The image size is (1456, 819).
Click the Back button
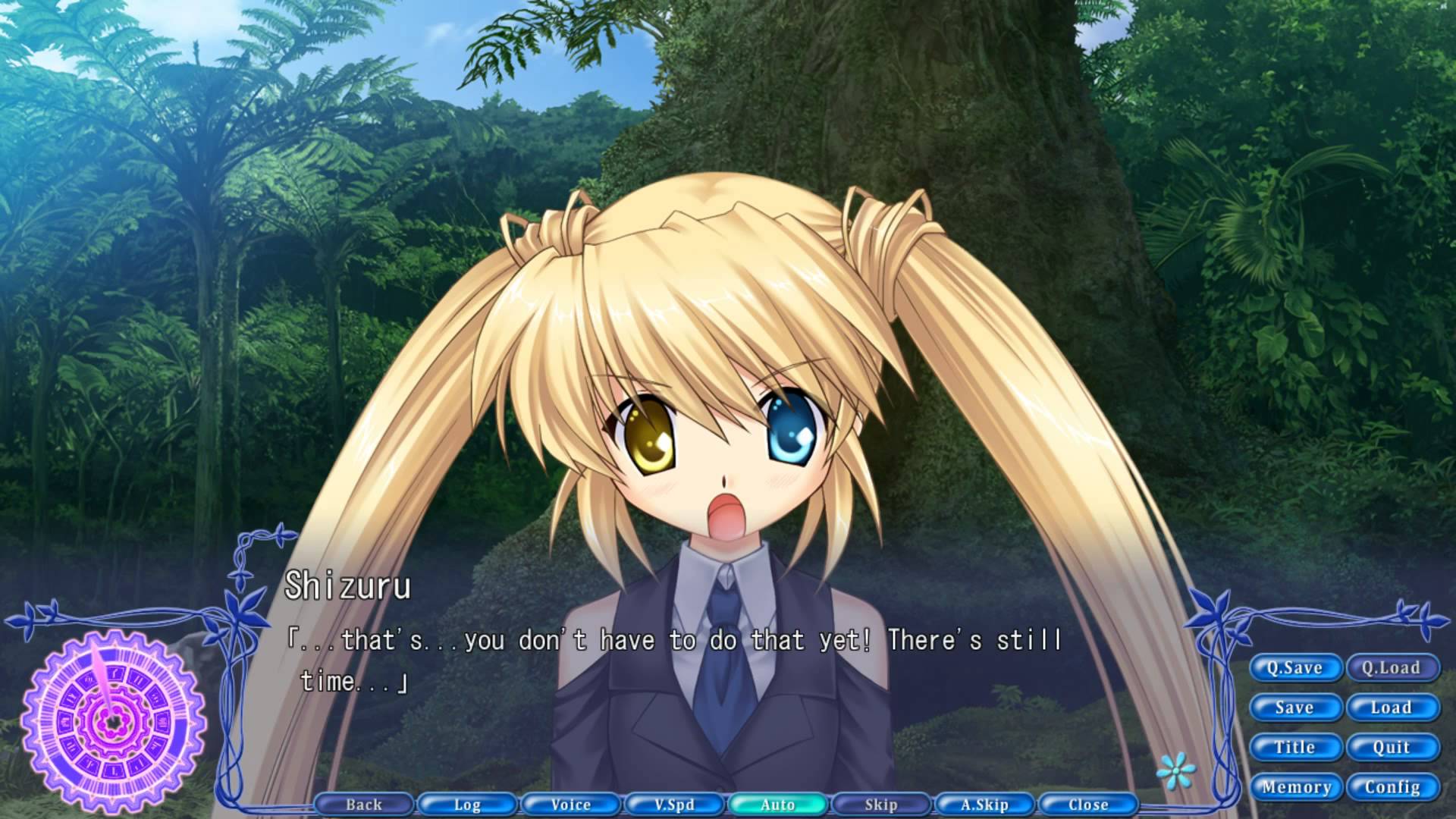(364, 805)
